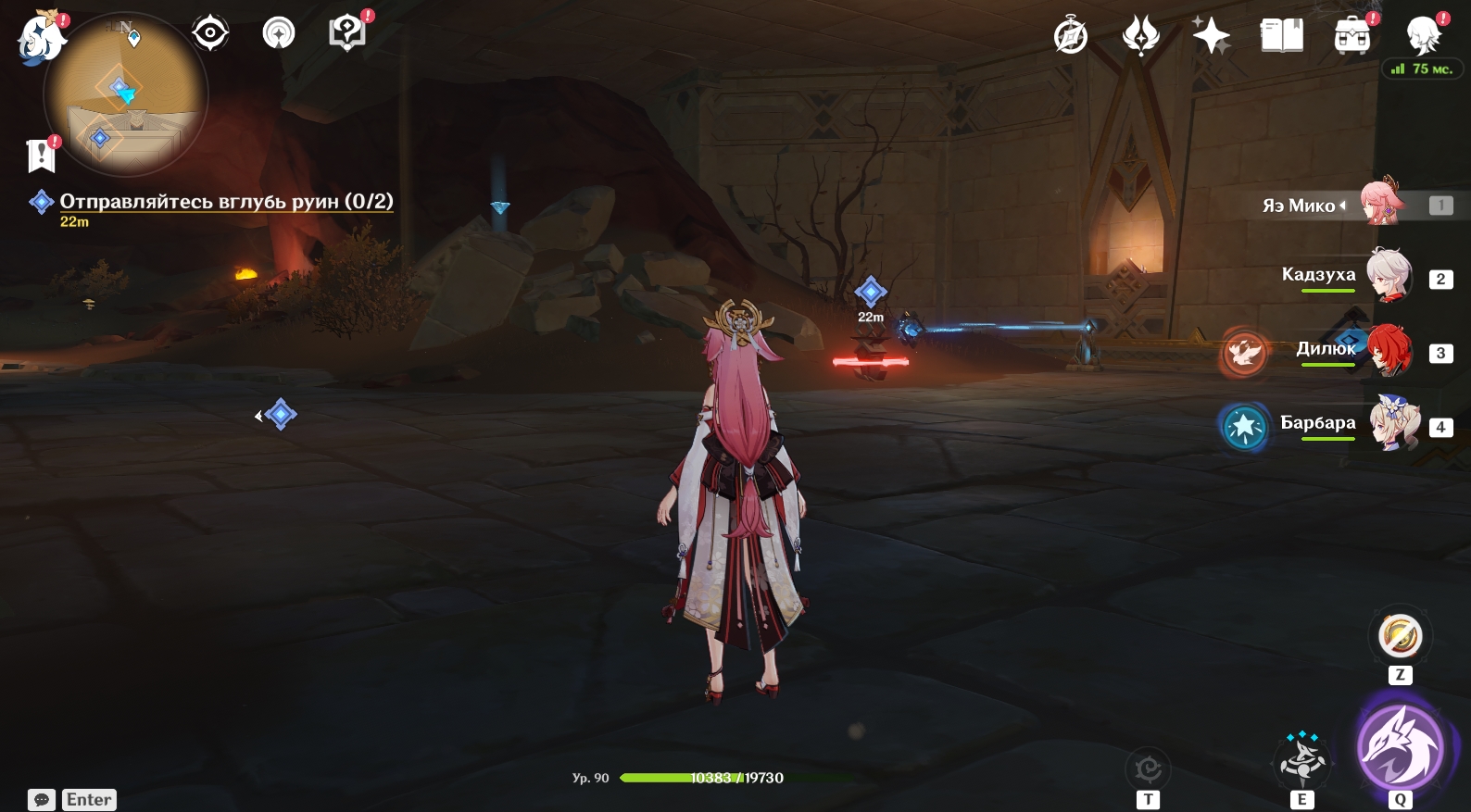Select the ruins quest objective tracker
Screen dimensions: 1471x812
pyautogui.click(x=226, y=202)
